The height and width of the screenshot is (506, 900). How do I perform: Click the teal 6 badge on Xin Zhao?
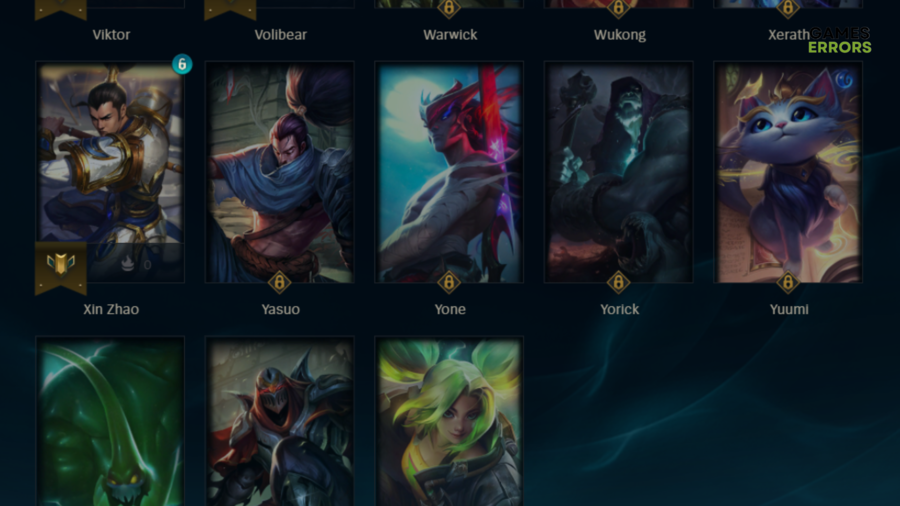[181, 64]
